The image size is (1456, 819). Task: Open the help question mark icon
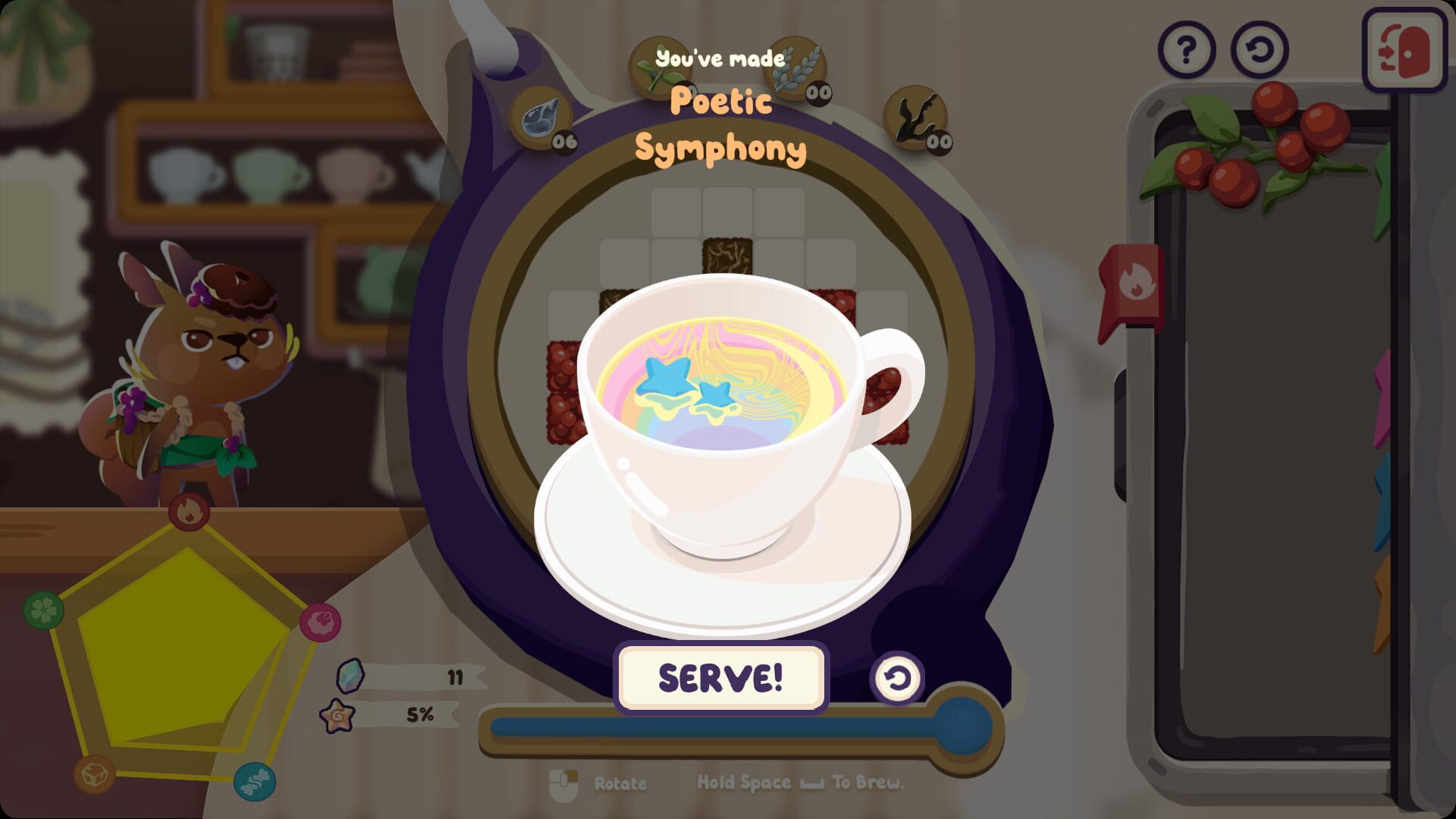(x=1188, y=49)
